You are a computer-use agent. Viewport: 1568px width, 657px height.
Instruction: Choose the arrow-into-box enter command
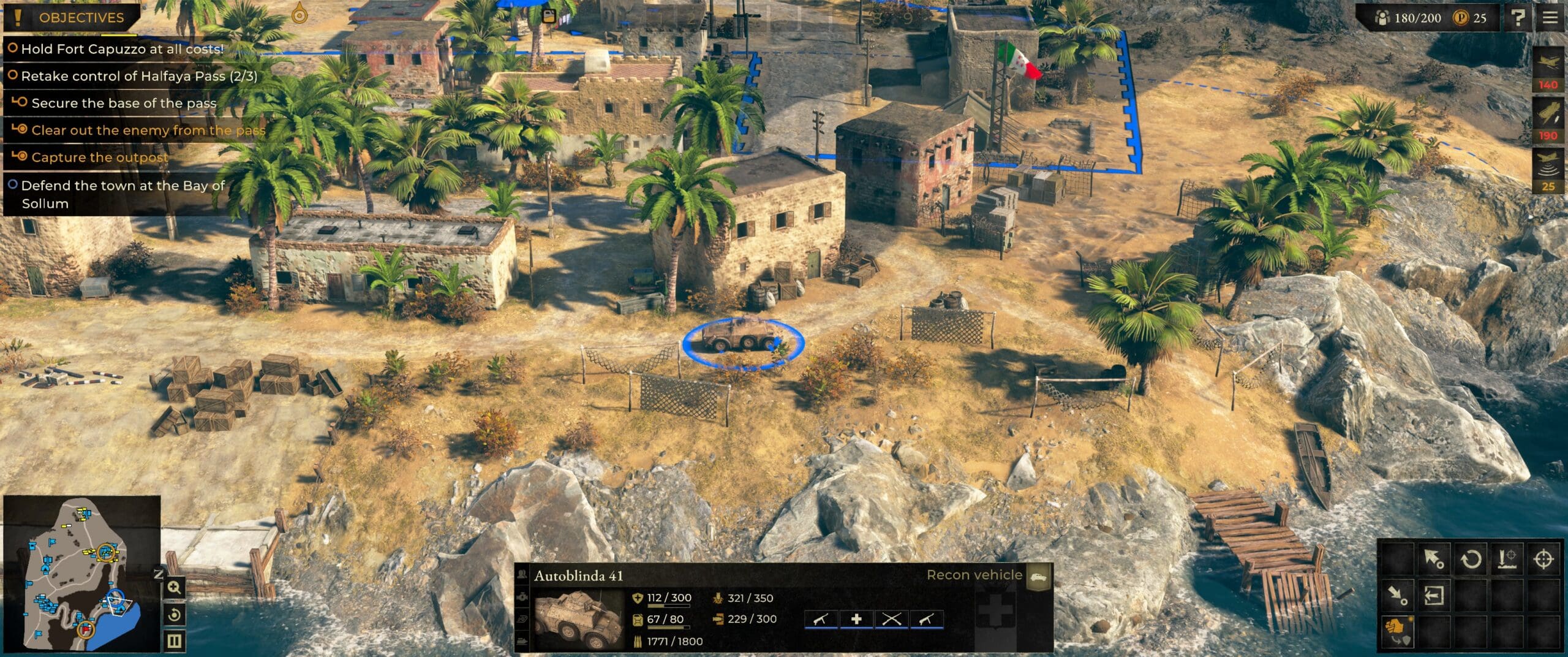click(1433, 595)
